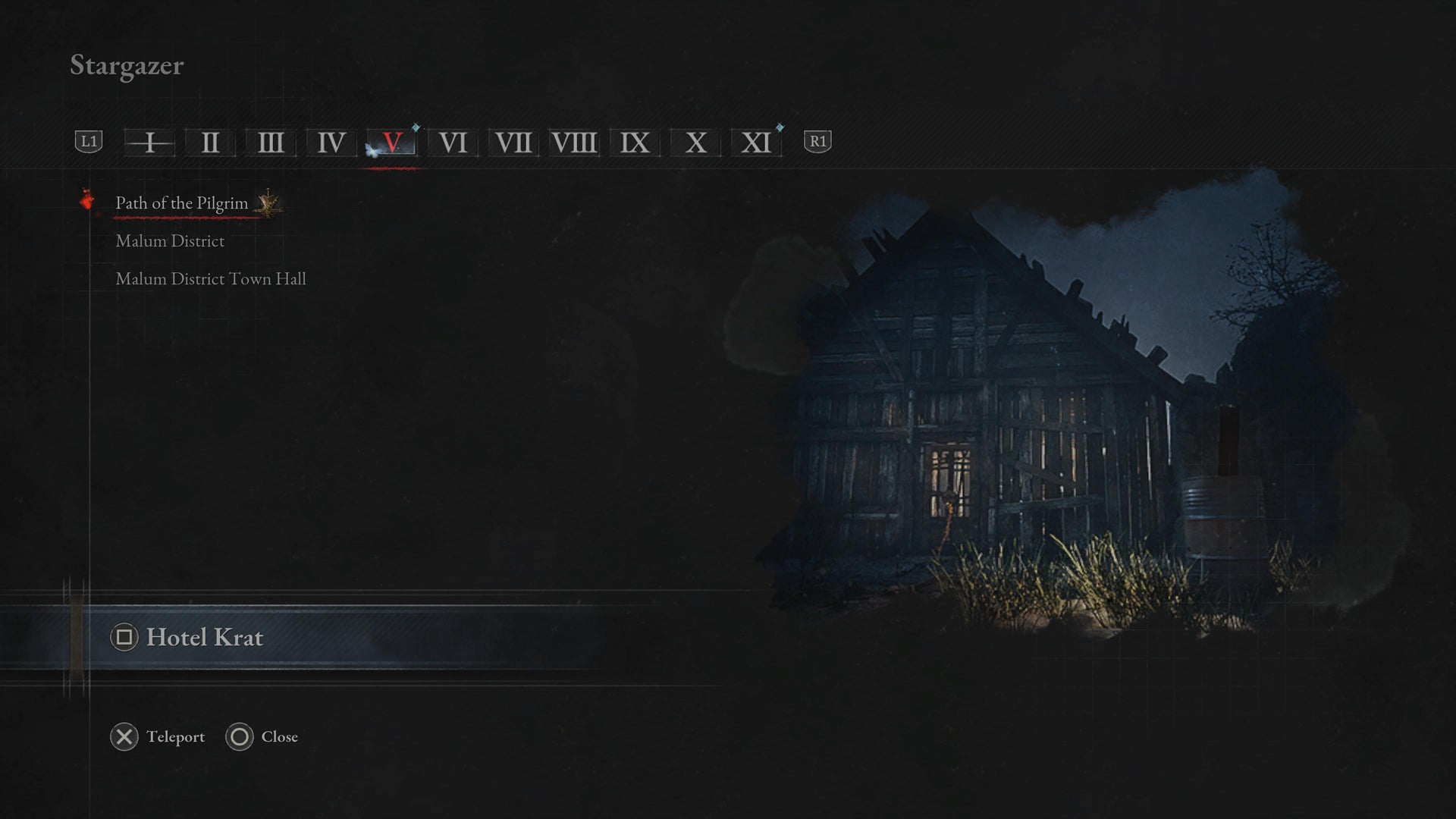Open chapter III location list
Viewport: 1456px width, 819px height.
(x=271, y=142)
